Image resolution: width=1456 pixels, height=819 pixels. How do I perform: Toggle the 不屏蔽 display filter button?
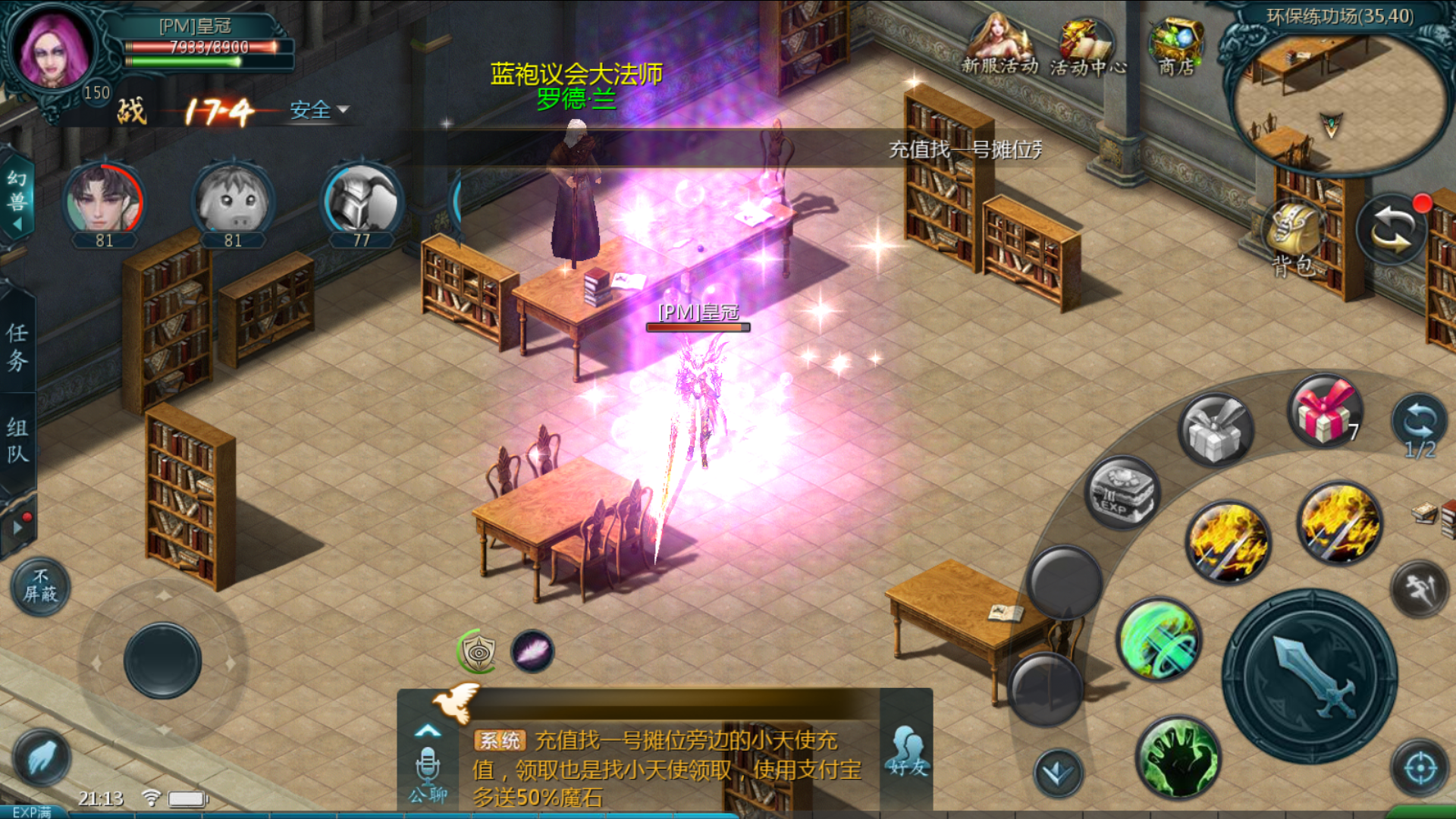[40, 587]
